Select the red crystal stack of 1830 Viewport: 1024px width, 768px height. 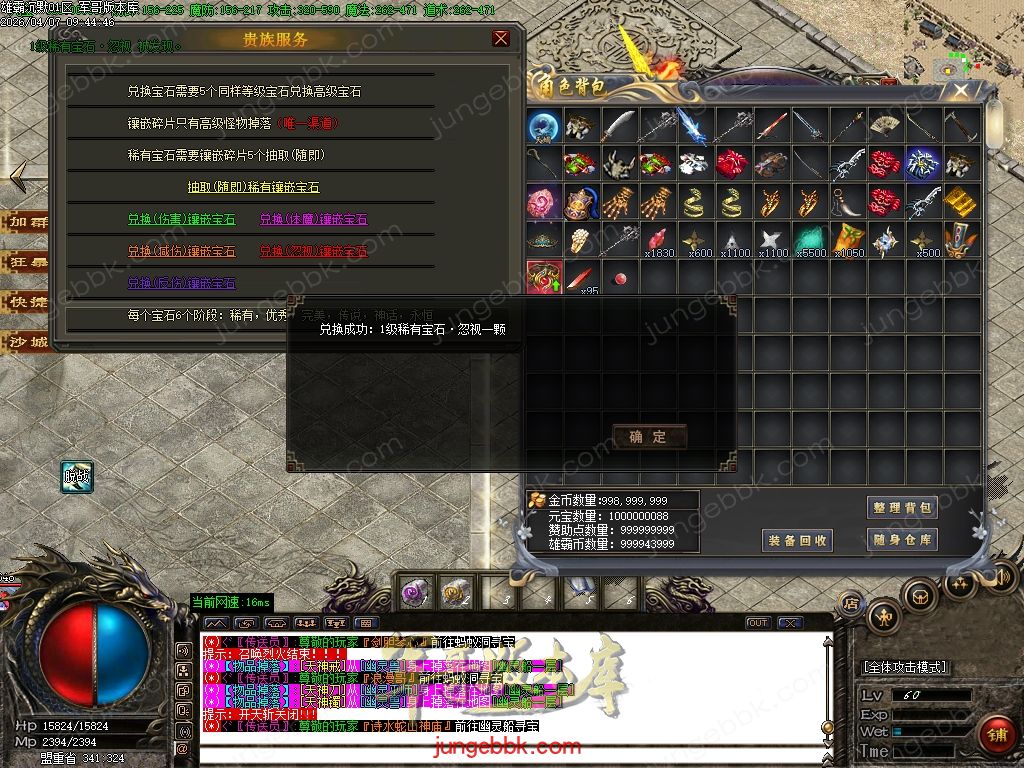pos(658,241)
